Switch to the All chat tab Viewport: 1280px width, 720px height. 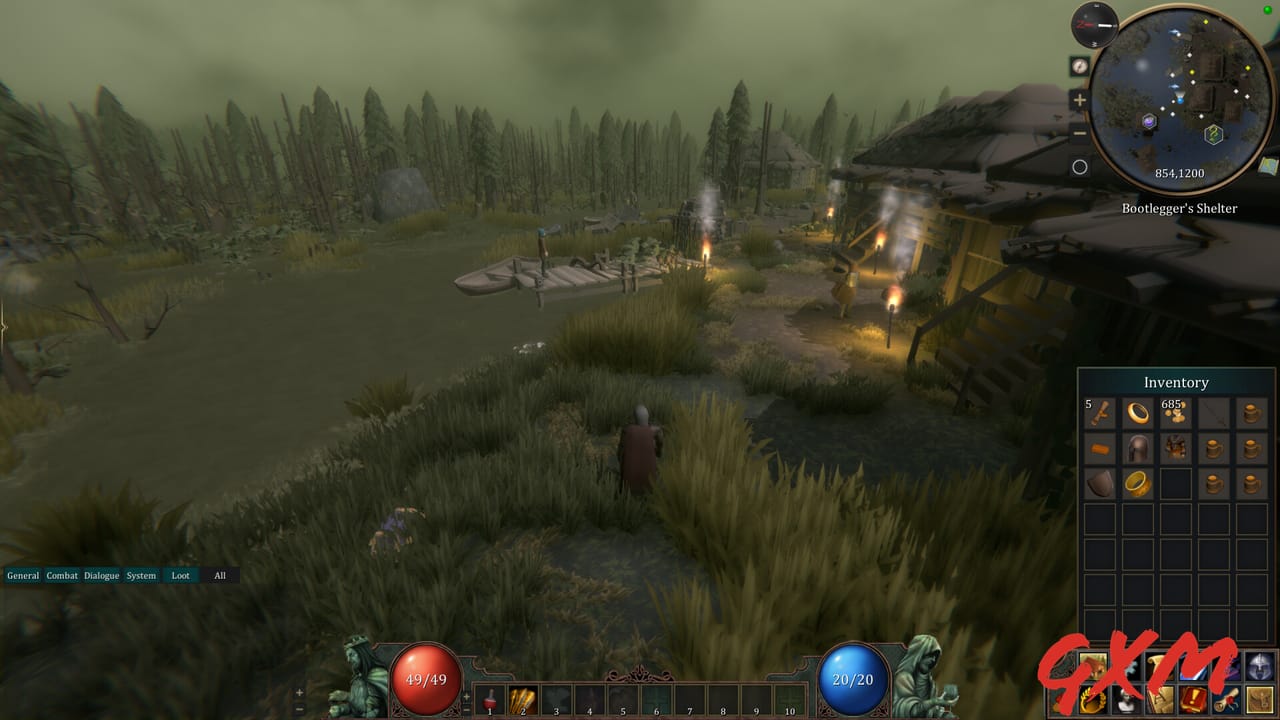coord(219,576)
